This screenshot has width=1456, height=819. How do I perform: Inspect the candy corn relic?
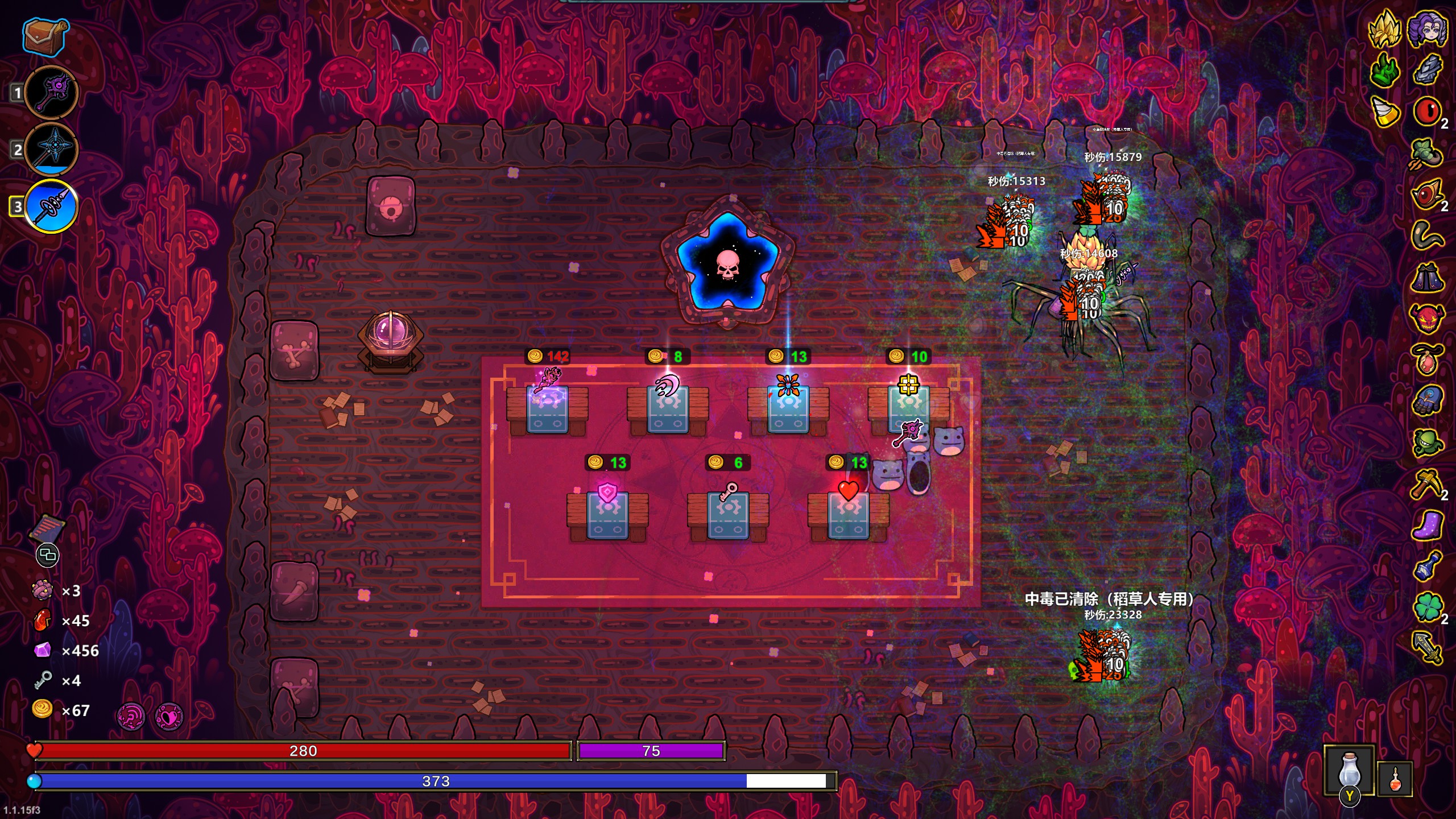(x=1384, y=112)
